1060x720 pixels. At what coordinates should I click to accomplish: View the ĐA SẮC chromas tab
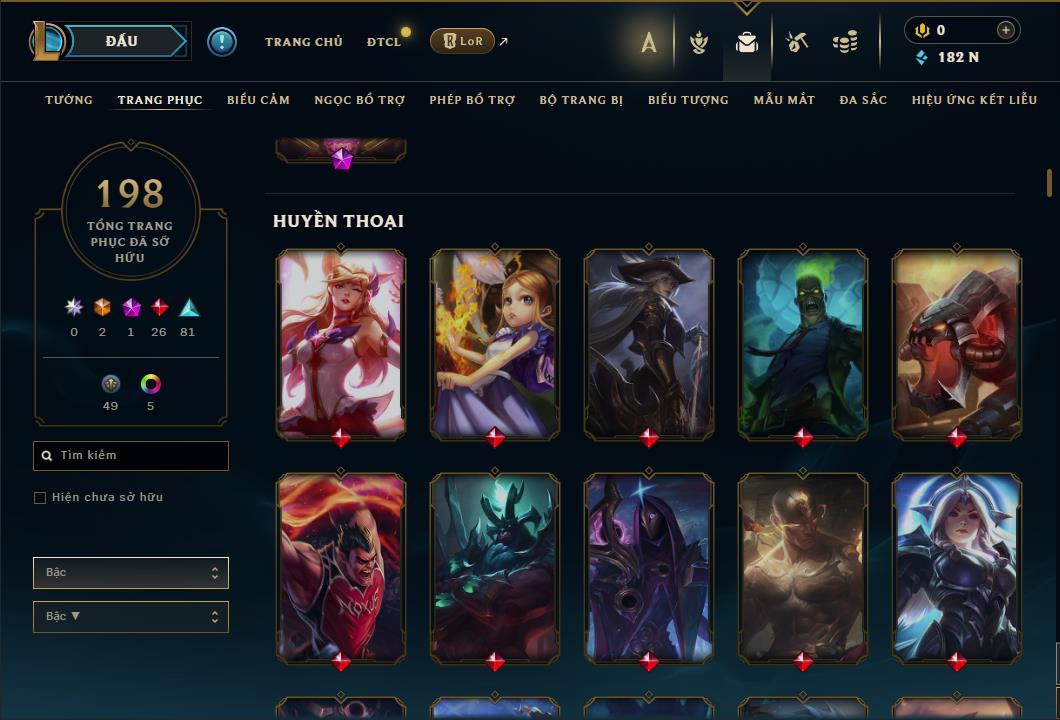coord(863,100)
